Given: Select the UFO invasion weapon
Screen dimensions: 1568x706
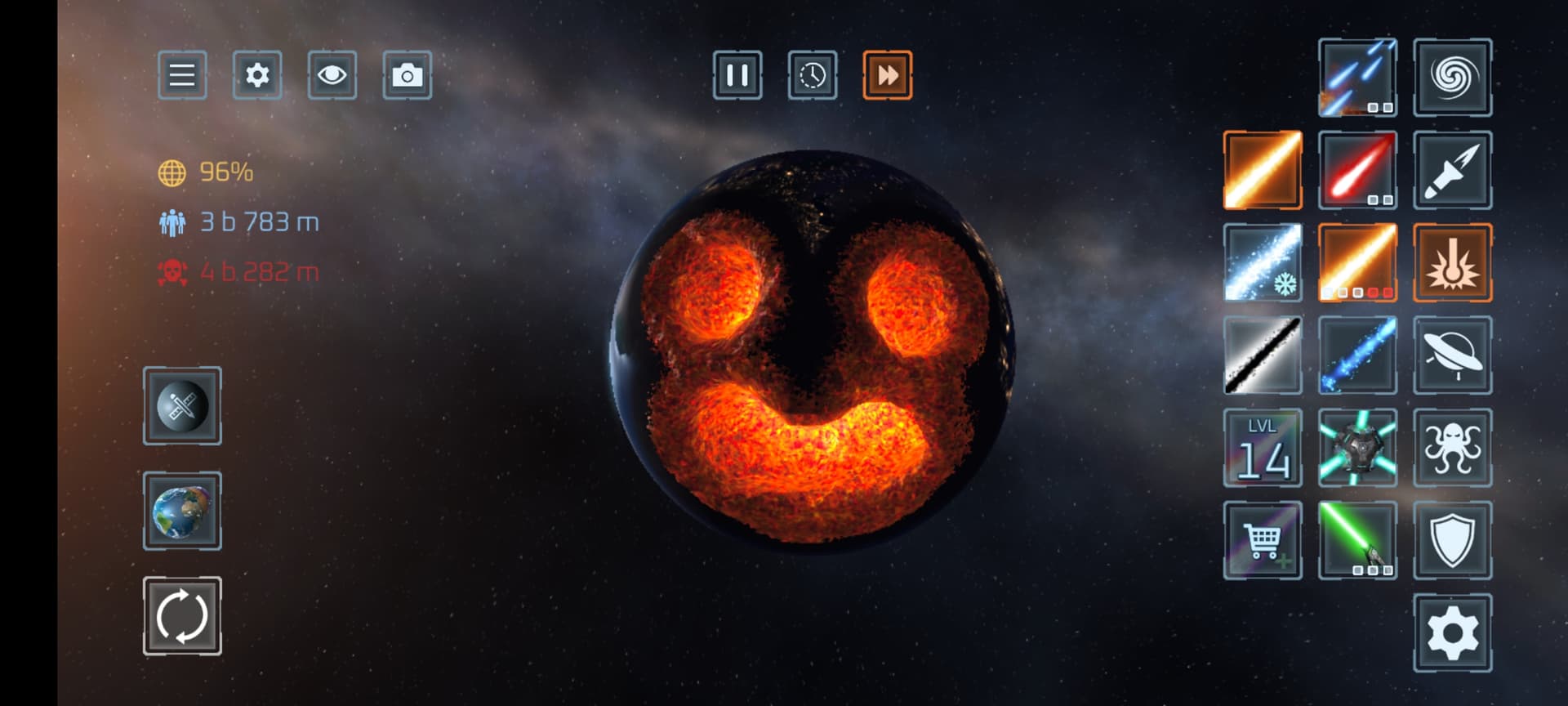Looking at the screenshot, I should tap(1452, 355).
